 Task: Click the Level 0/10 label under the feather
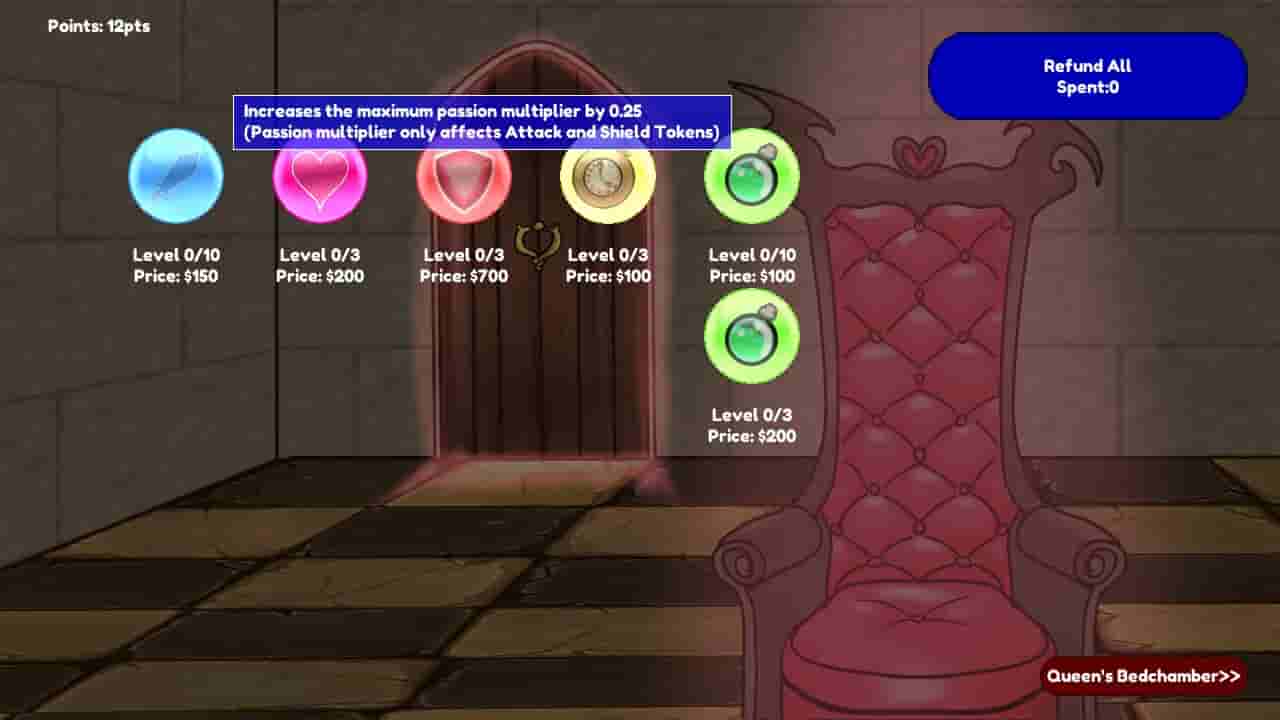coord(175,254)
